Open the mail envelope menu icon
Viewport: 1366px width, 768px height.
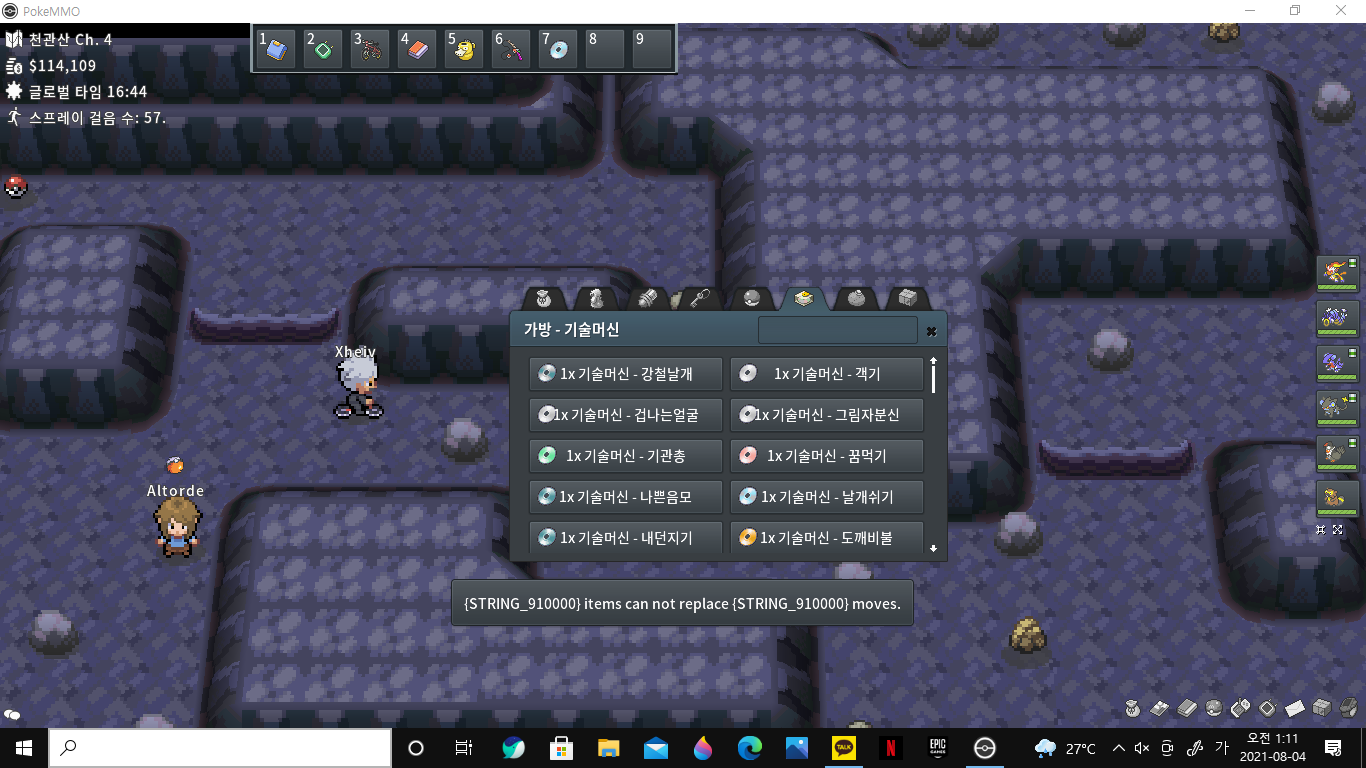pos(1295,708)
